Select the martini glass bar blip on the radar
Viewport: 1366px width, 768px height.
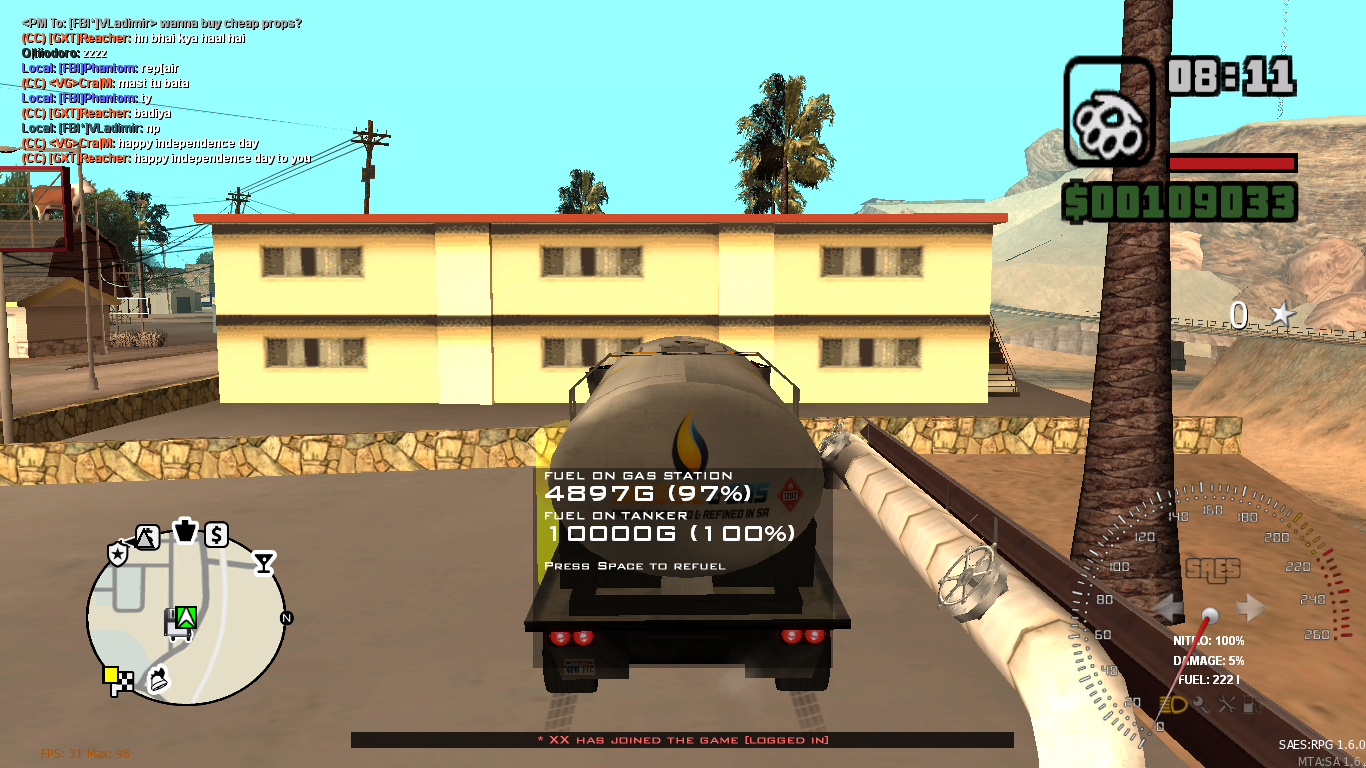tap(264, 562)
